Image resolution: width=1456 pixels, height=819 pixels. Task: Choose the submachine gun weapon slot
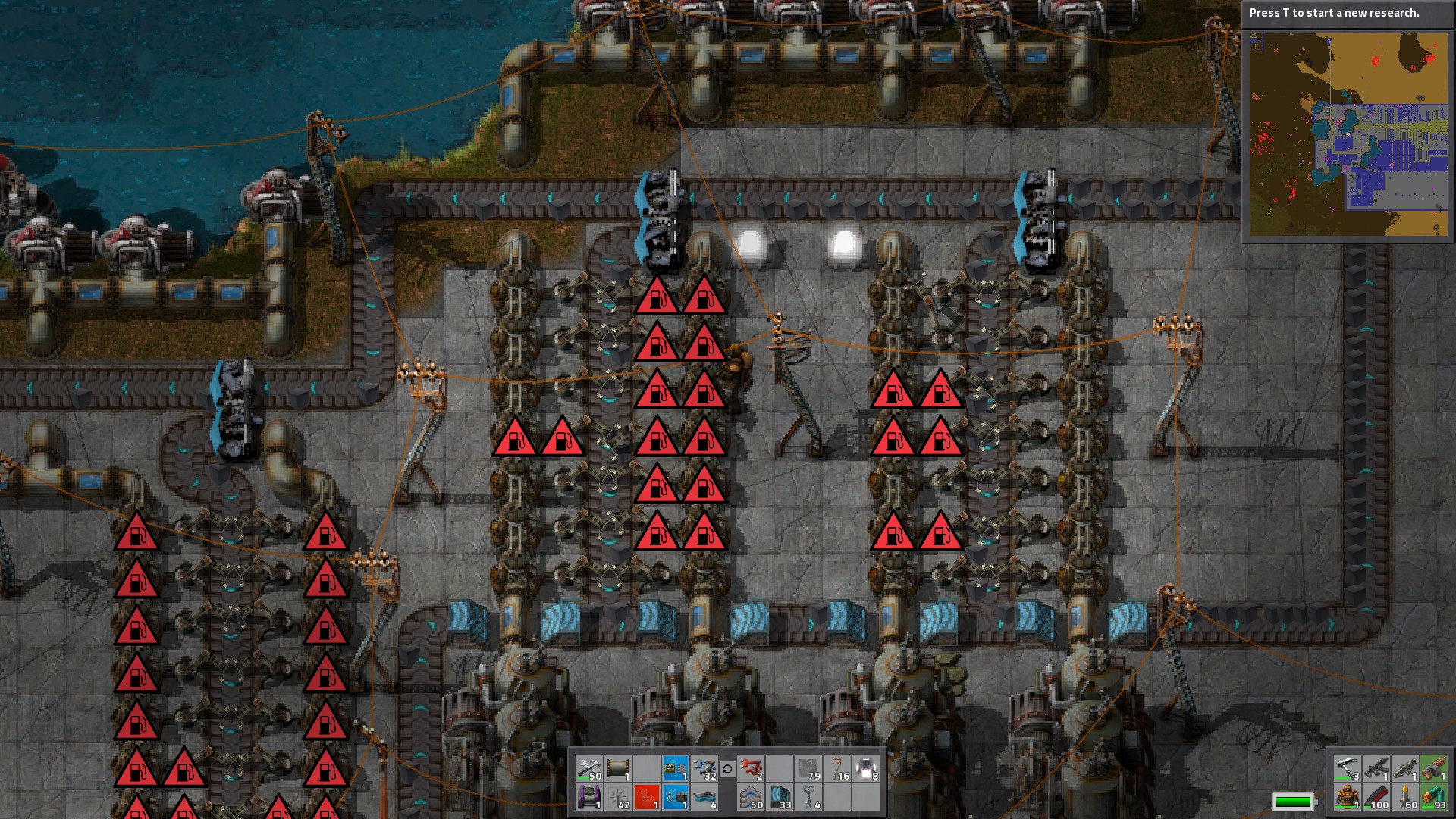tap(1376, 768)
